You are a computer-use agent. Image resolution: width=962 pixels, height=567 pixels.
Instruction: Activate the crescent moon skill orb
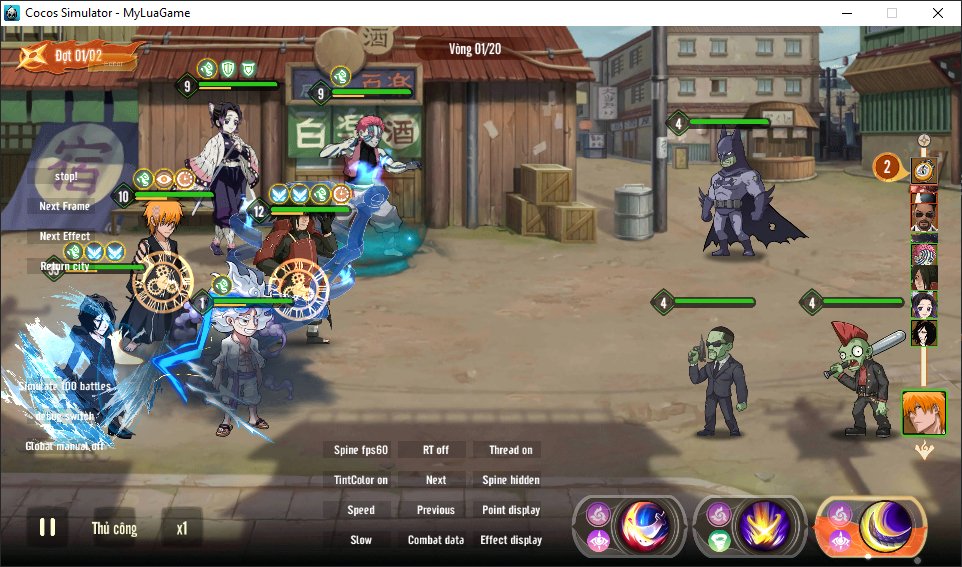[x=886, y=527]
